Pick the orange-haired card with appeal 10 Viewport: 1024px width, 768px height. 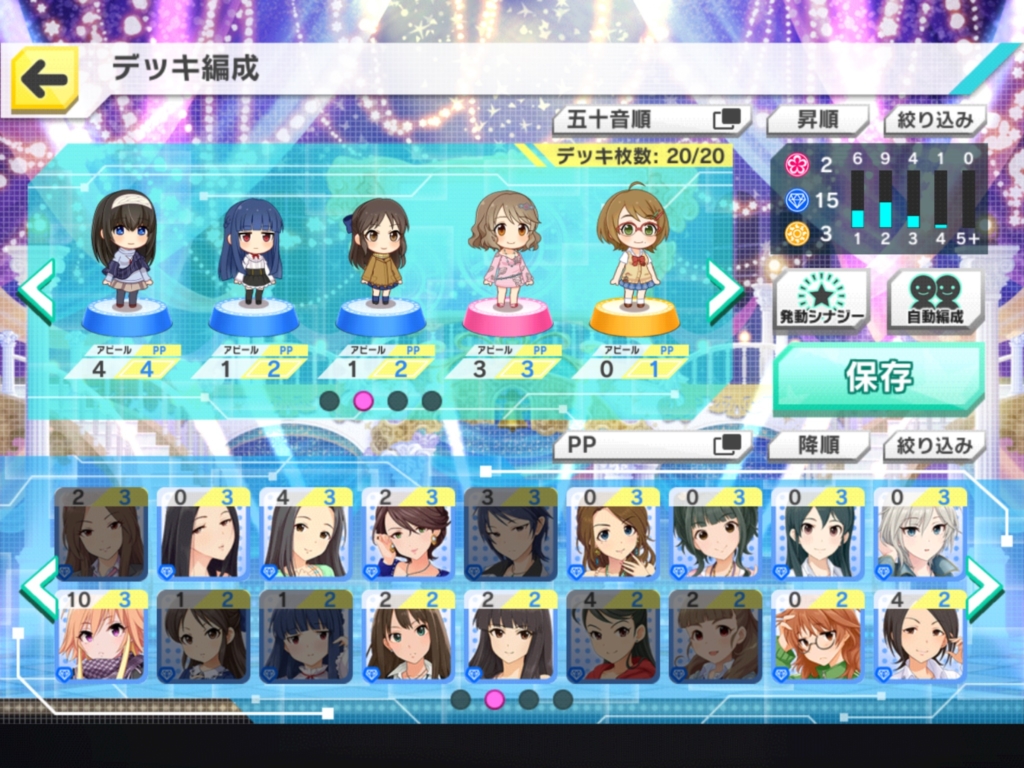point(101,635)
